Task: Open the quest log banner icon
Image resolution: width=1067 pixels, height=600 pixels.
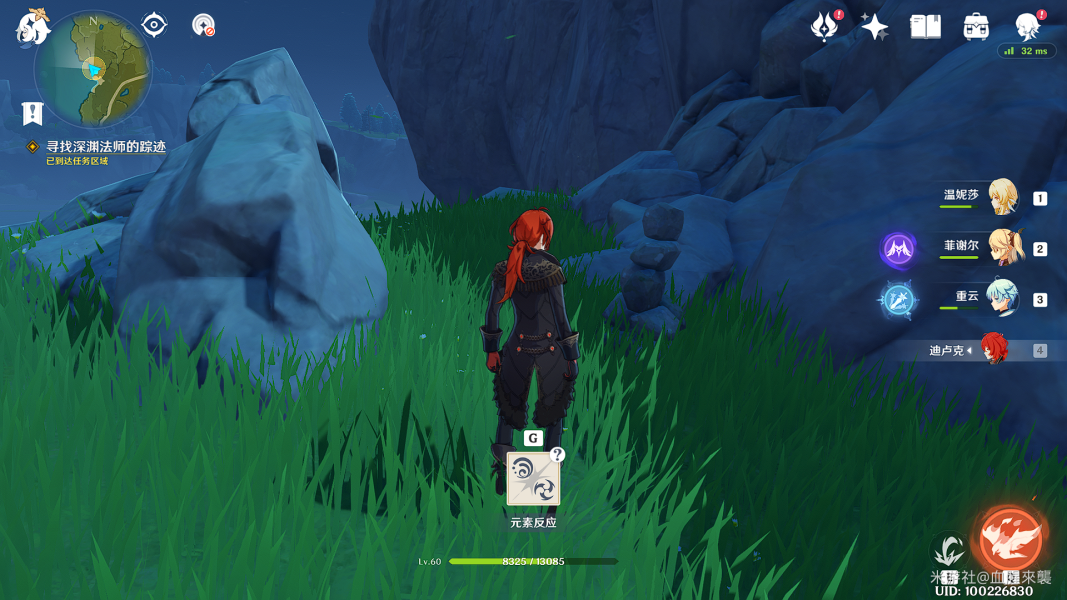Action: tap(33, 113)
